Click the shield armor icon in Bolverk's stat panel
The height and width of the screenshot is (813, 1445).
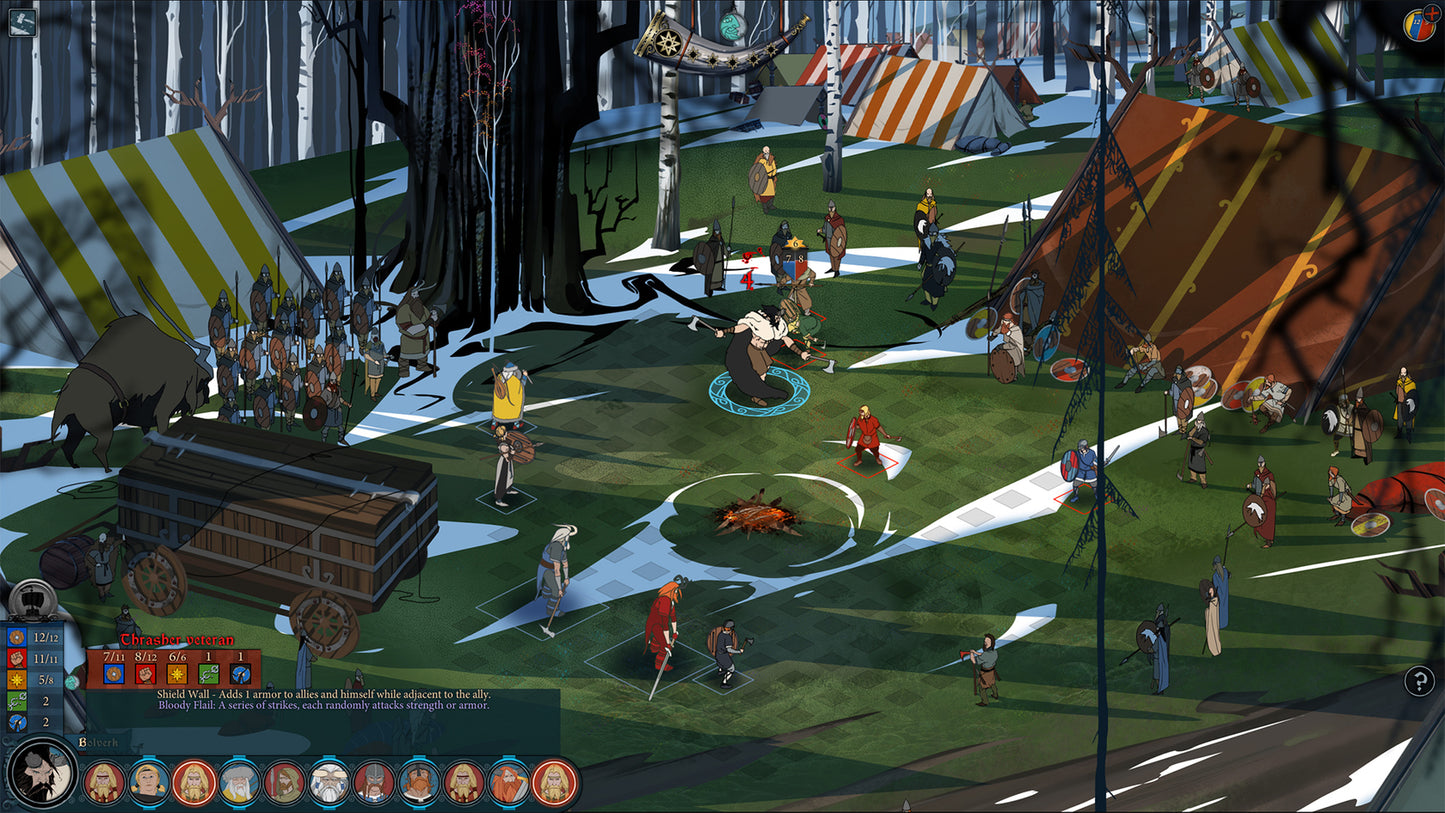[x=16, y=638]
